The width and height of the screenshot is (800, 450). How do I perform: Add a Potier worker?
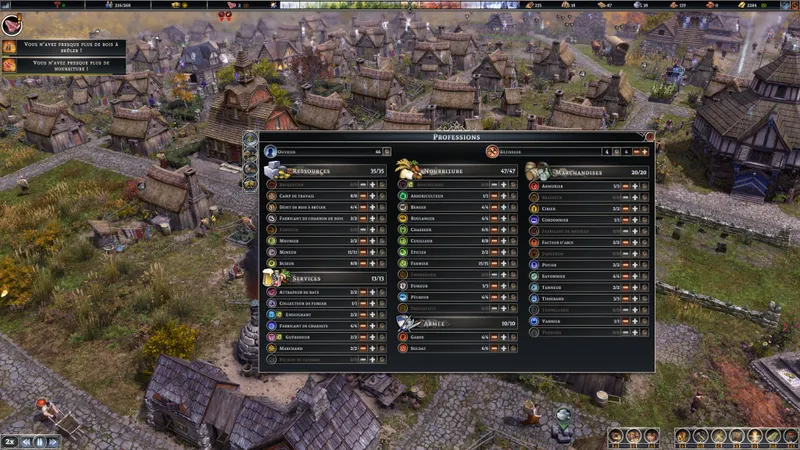[635, 264]
